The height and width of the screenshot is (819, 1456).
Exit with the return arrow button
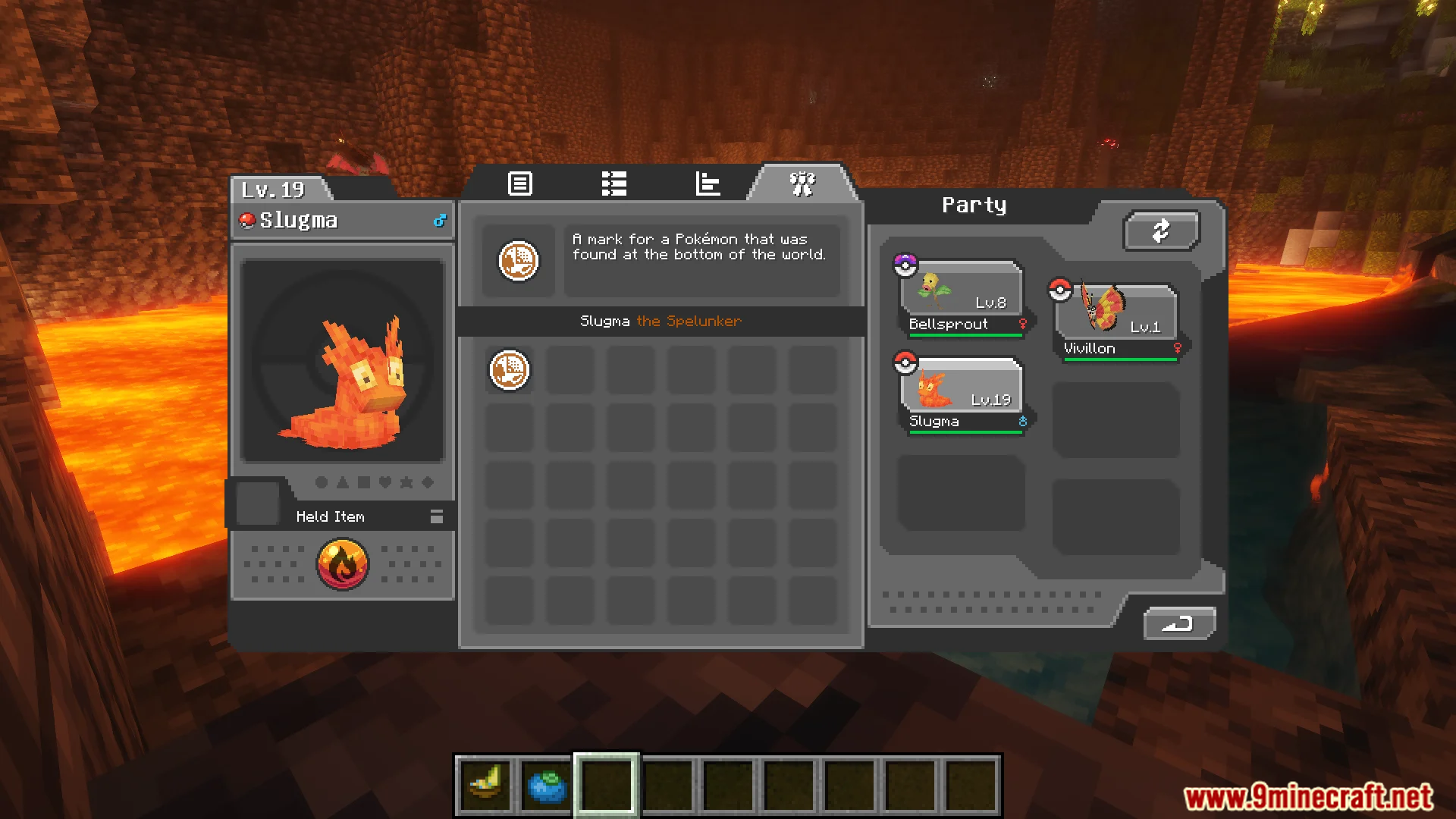point(1178,623)
